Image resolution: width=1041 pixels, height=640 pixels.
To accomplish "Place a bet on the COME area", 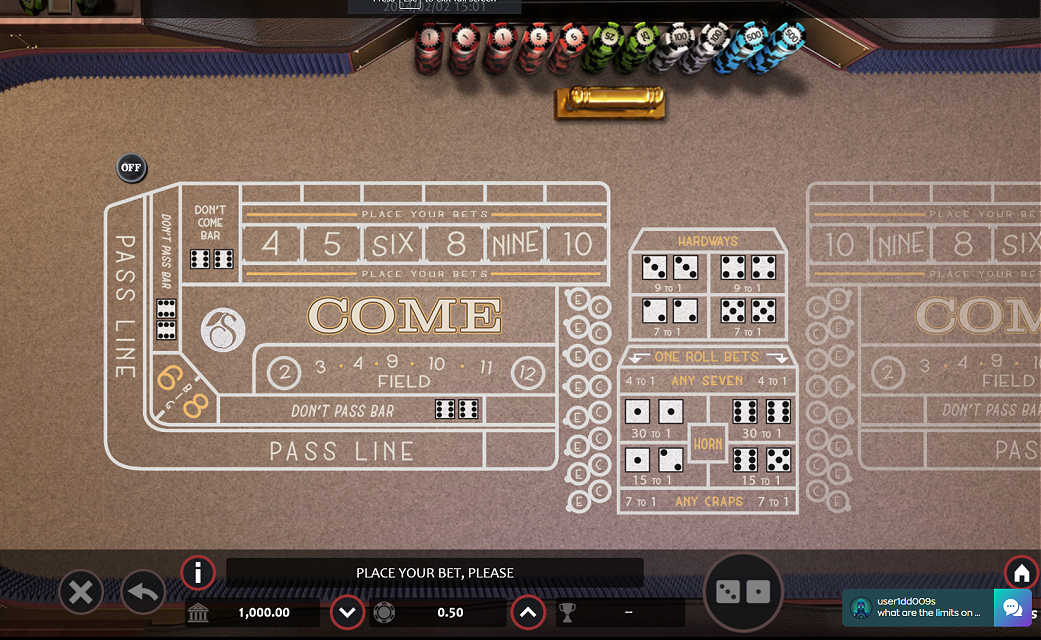I will (404, 316).
